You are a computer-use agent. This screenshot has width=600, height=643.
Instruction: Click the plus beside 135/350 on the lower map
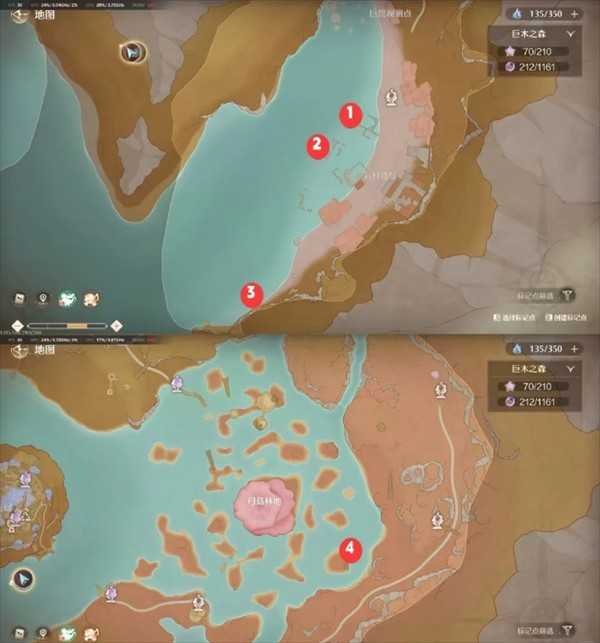(x=575, y=348)
